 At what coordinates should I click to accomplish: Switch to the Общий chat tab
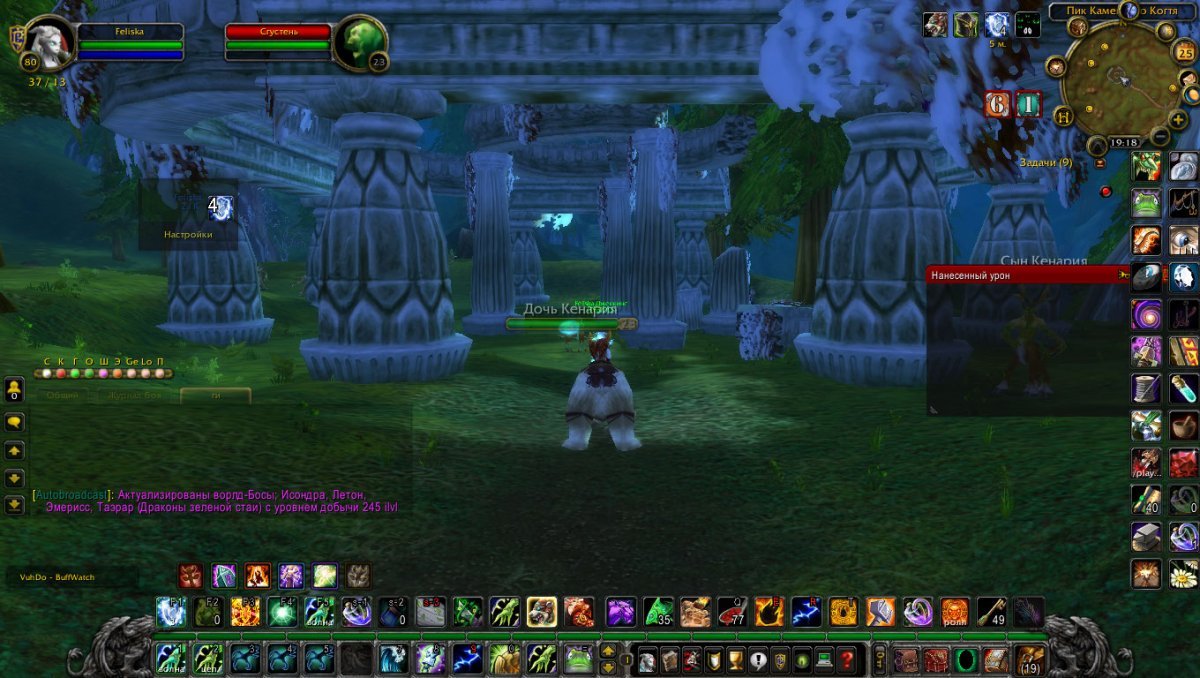click(62, 395)
